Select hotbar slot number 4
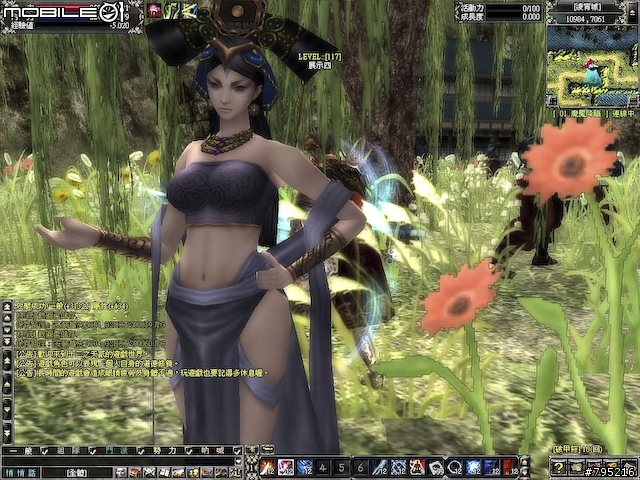The height and width of the screenshot is (480, 640). 323,467
